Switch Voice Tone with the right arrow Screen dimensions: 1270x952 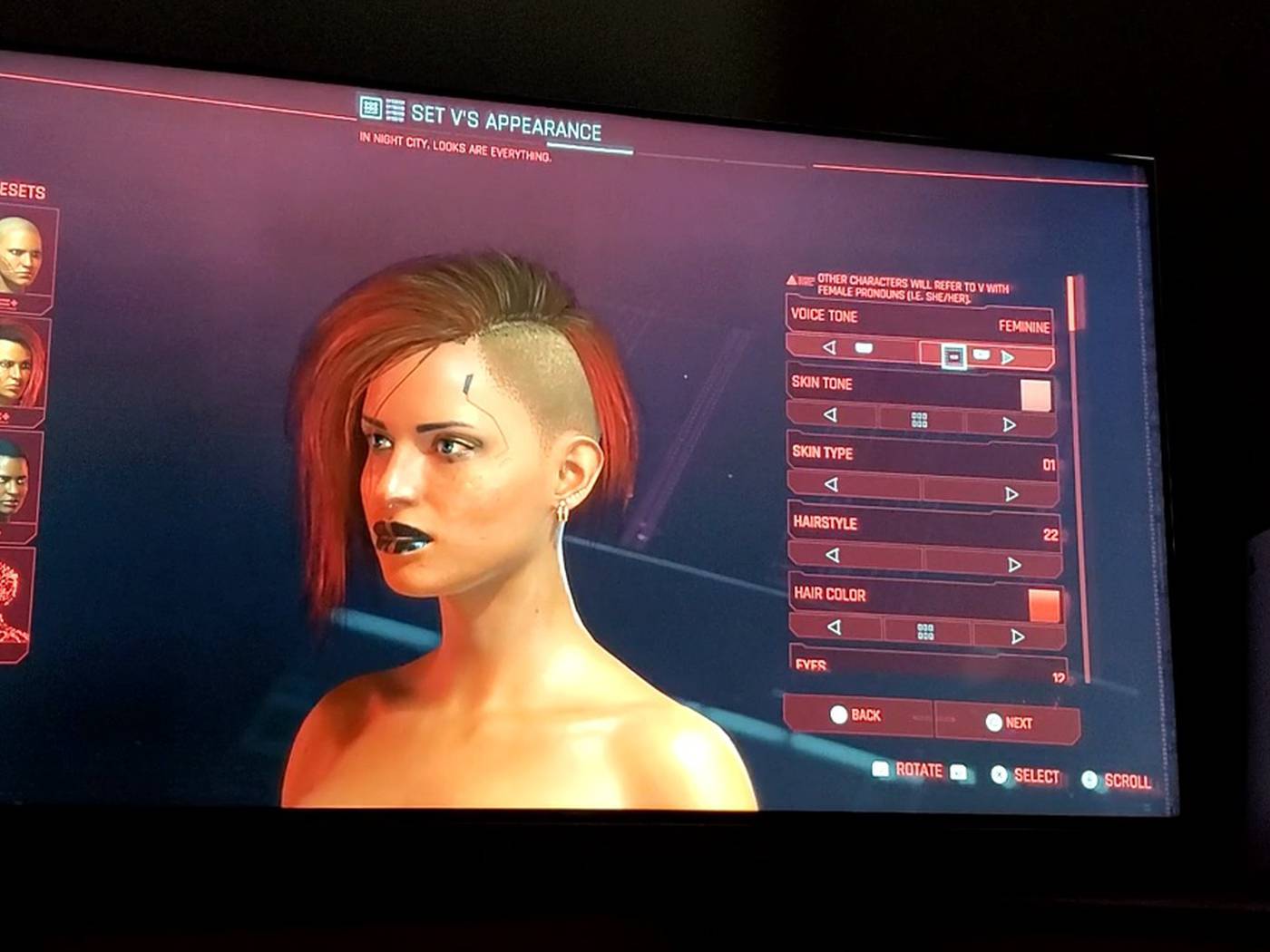(1007, 357)
